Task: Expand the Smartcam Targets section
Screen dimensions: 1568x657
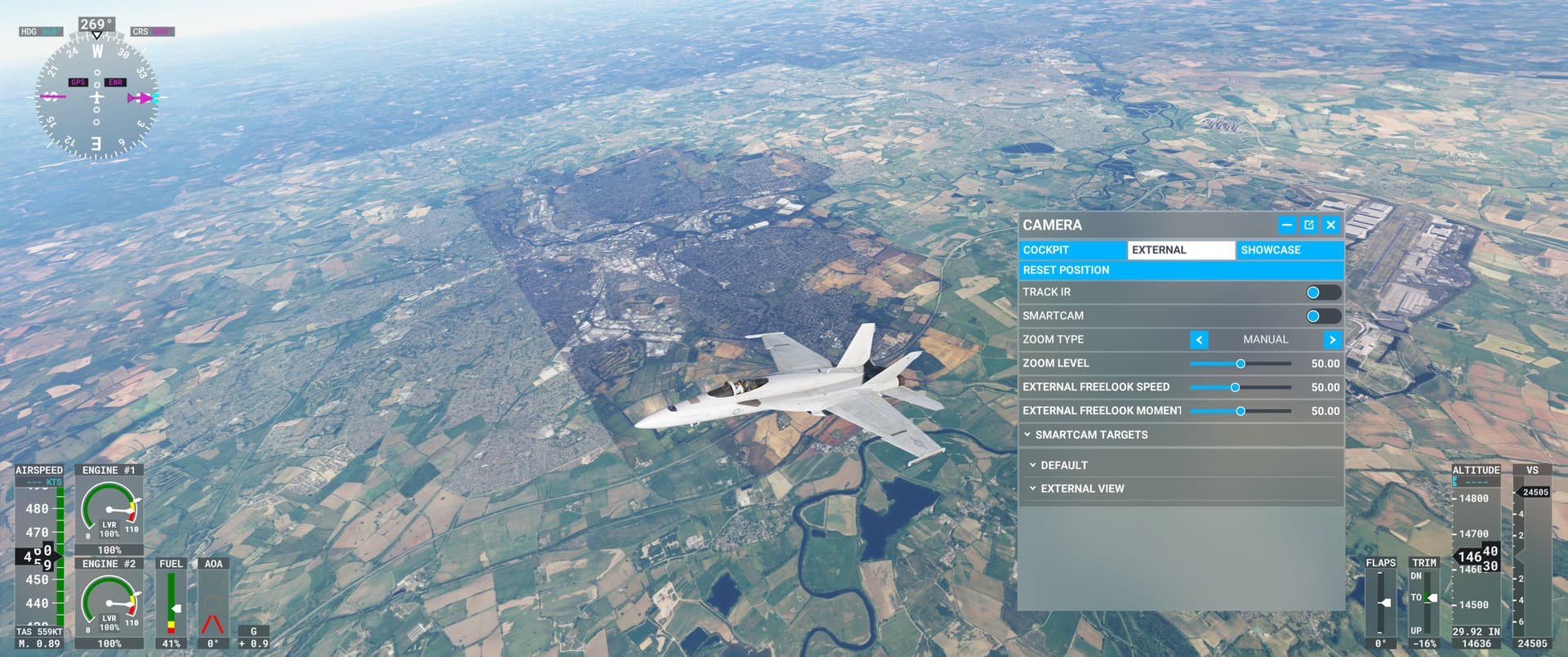Action: [1091, 435]
